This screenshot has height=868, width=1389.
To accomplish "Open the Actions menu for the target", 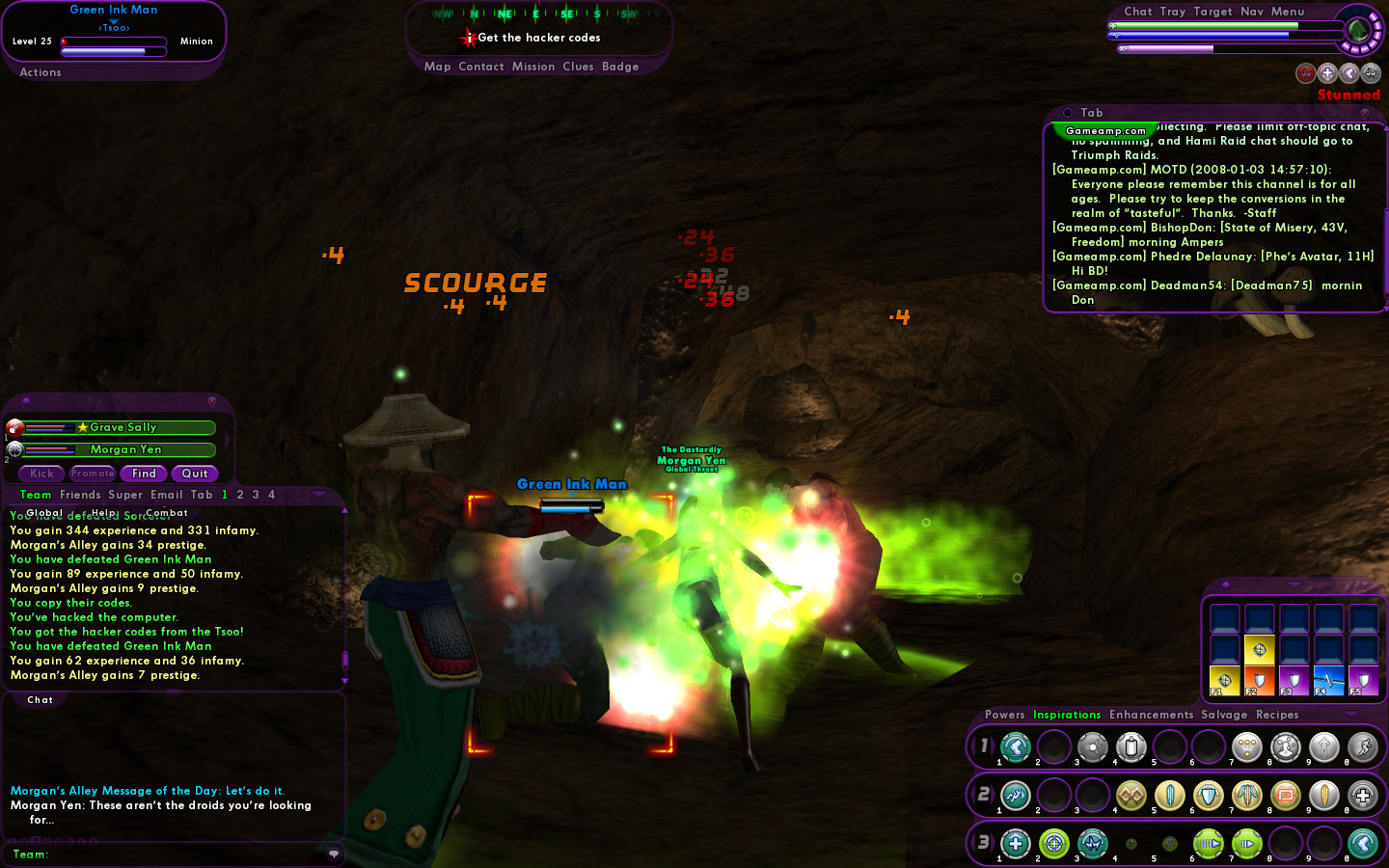I will coord(41,72).
